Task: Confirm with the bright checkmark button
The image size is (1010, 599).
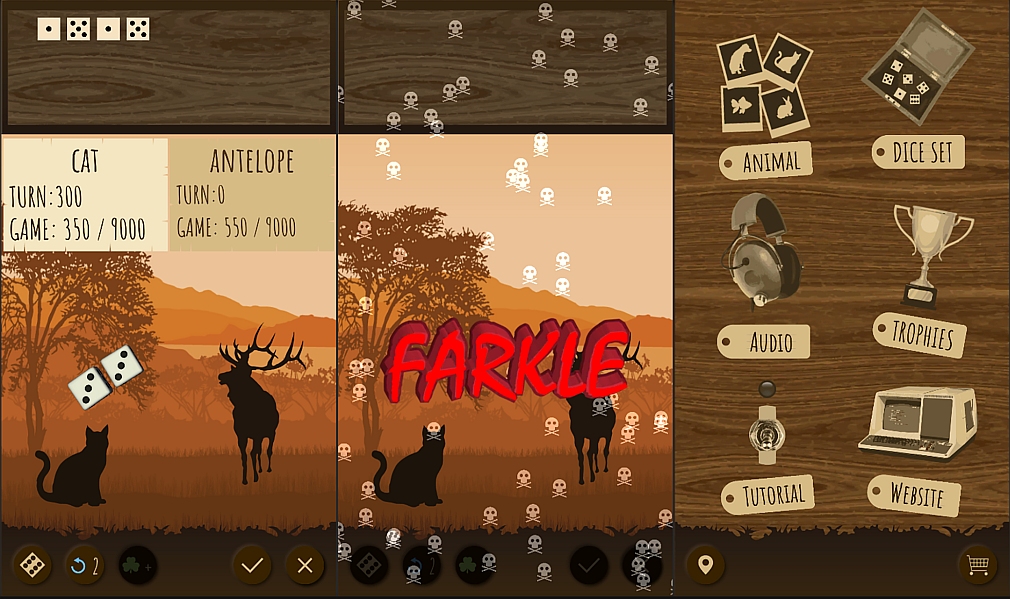Action: 252,566
